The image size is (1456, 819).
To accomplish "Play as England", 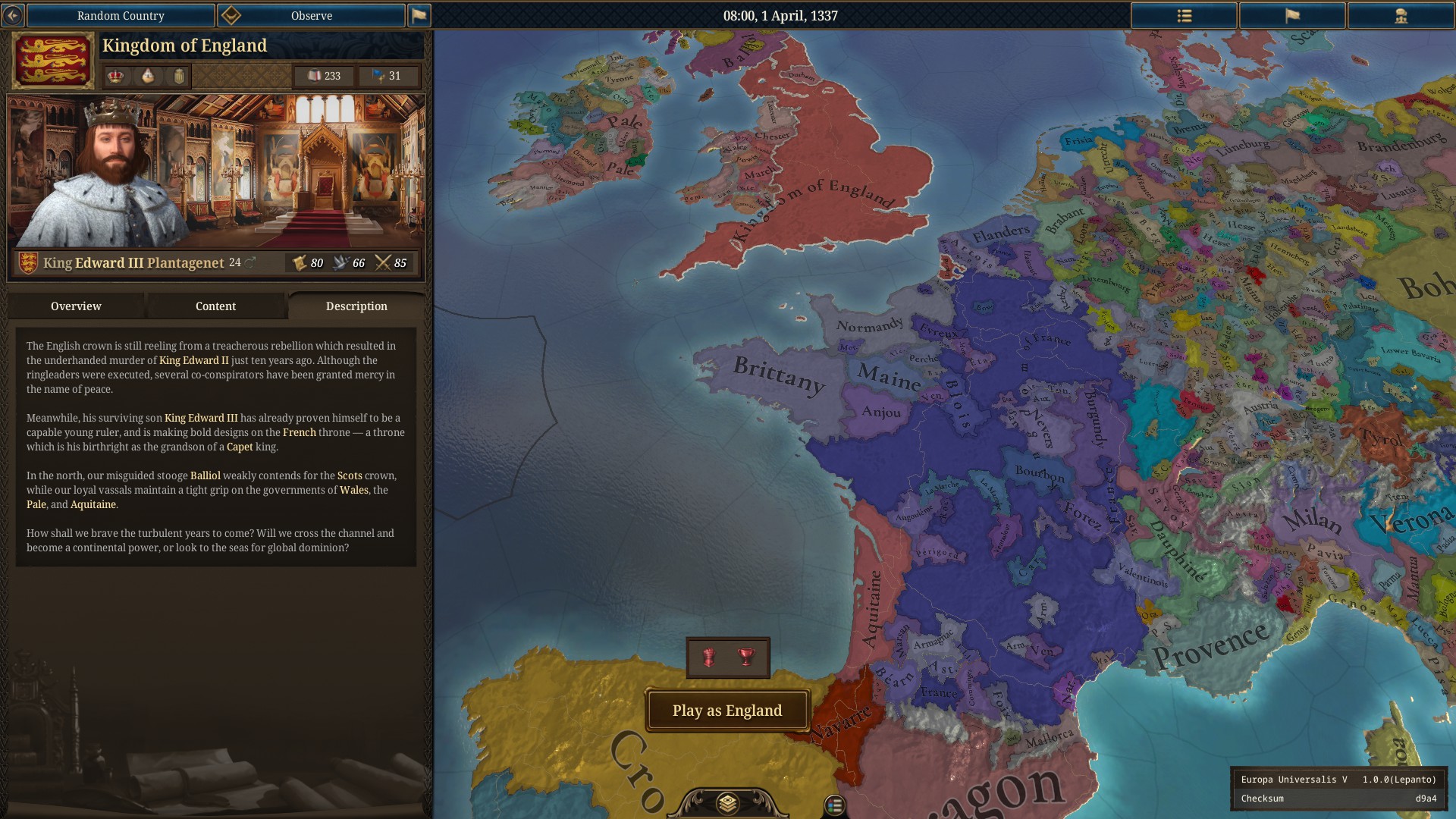I will point(727,711).
